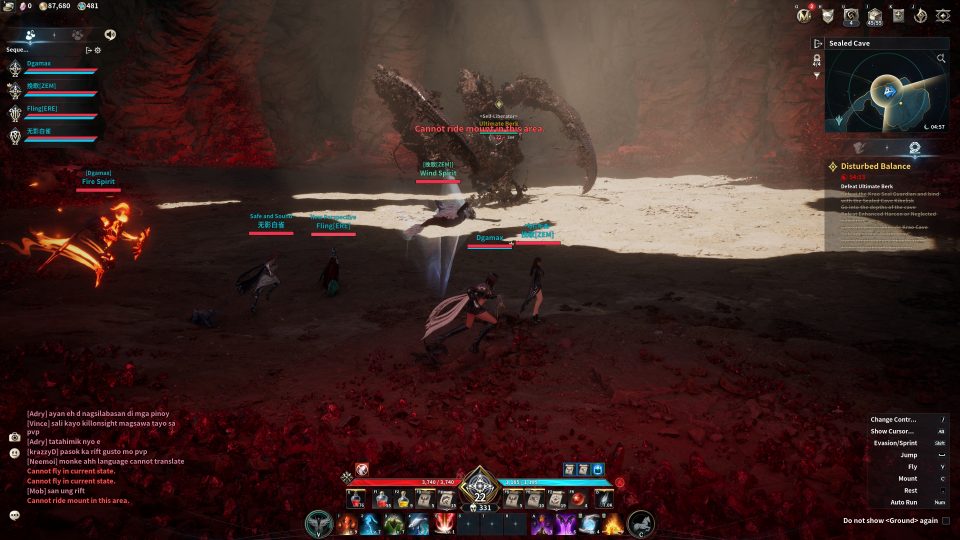The height and width of the screenshot is (540, 960).
Task: Click the minimap magnifier zoom icon
Action: click(941, 59)
